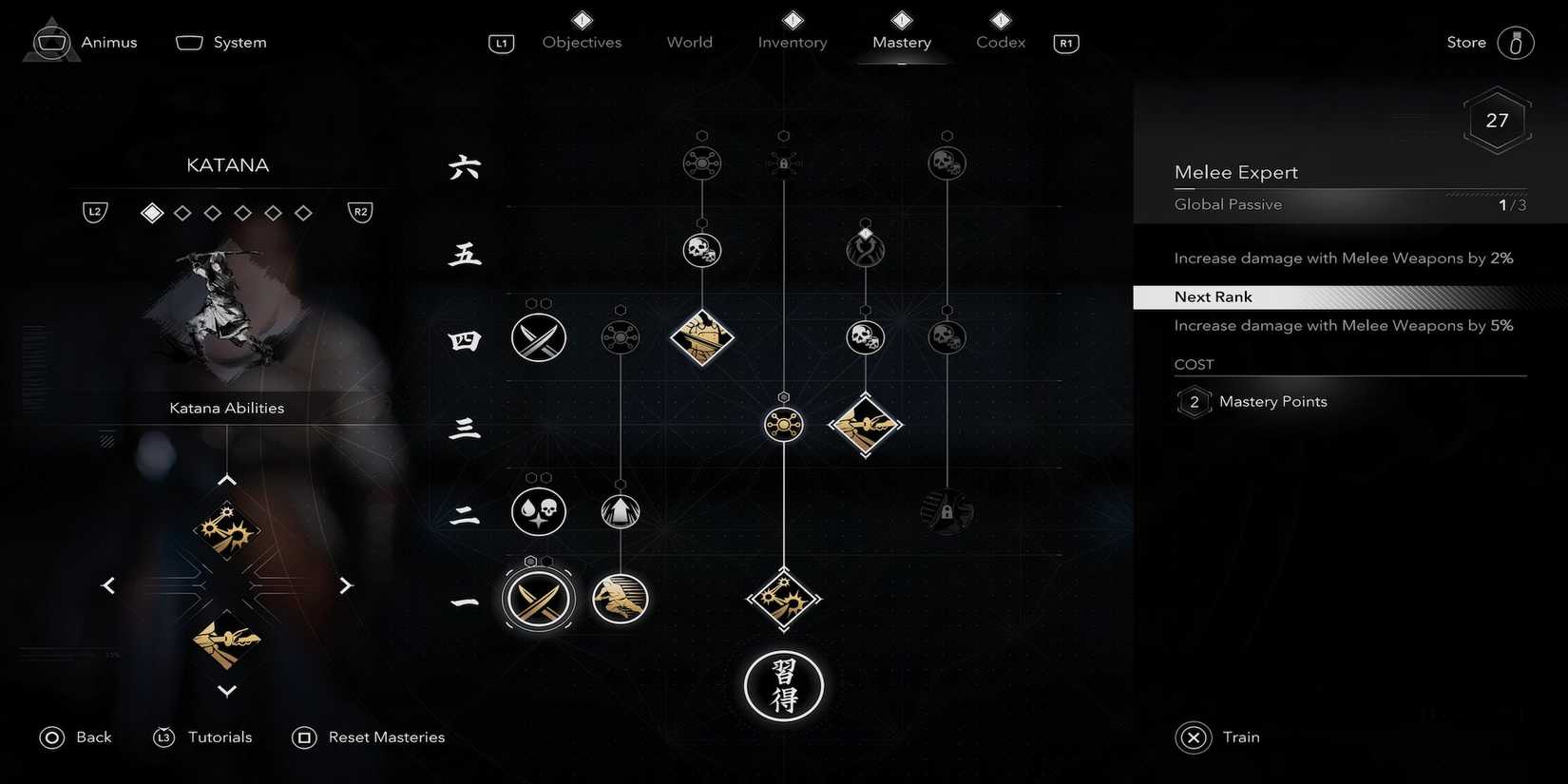The height and width of the screenshot is (784, 1568).
Task: Switch to the Codex tab
Action: [x=999, y=42]
